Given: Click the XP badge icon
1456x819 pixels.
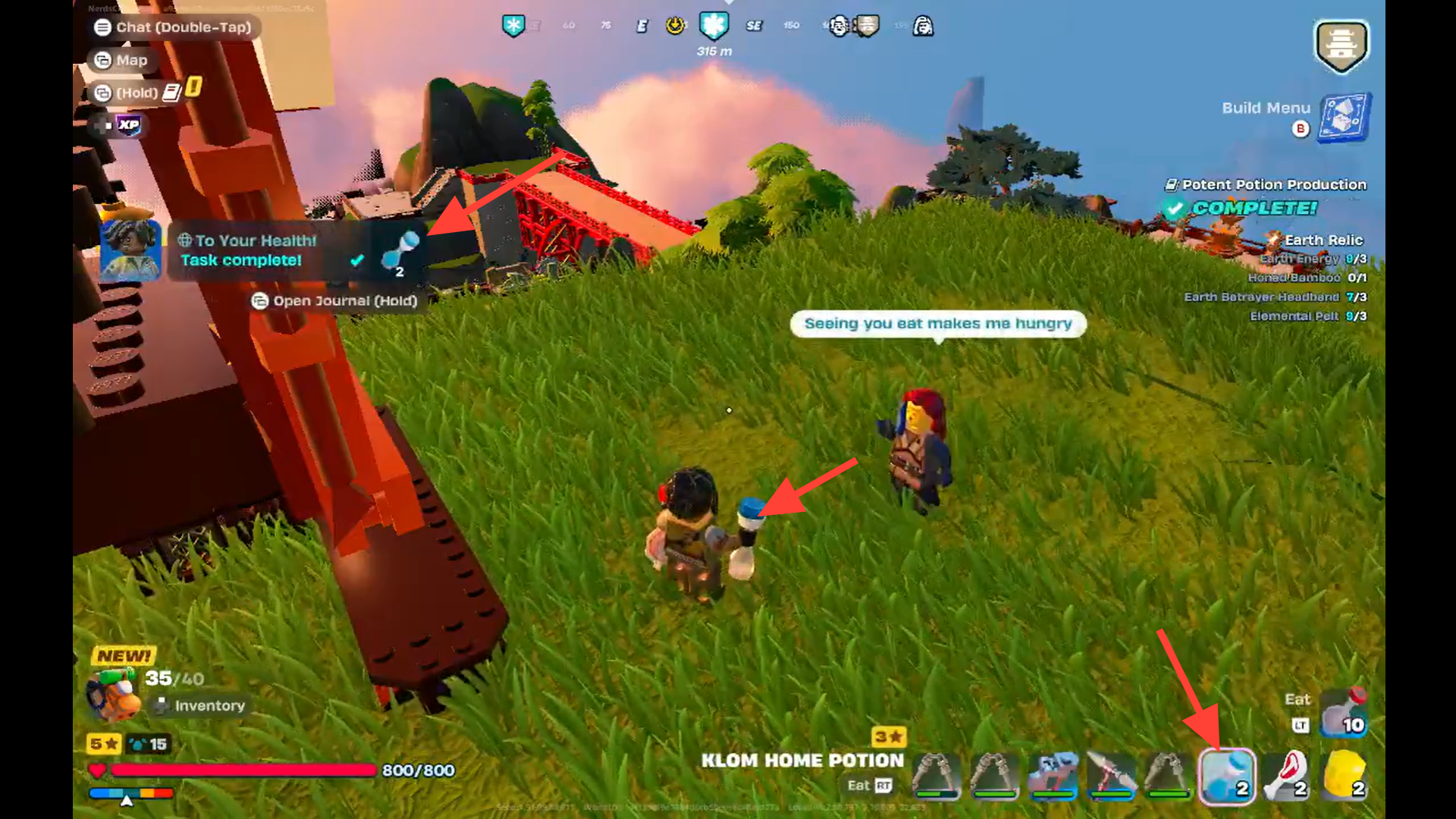Looking at the screenshot, I should tap(127, 125).
